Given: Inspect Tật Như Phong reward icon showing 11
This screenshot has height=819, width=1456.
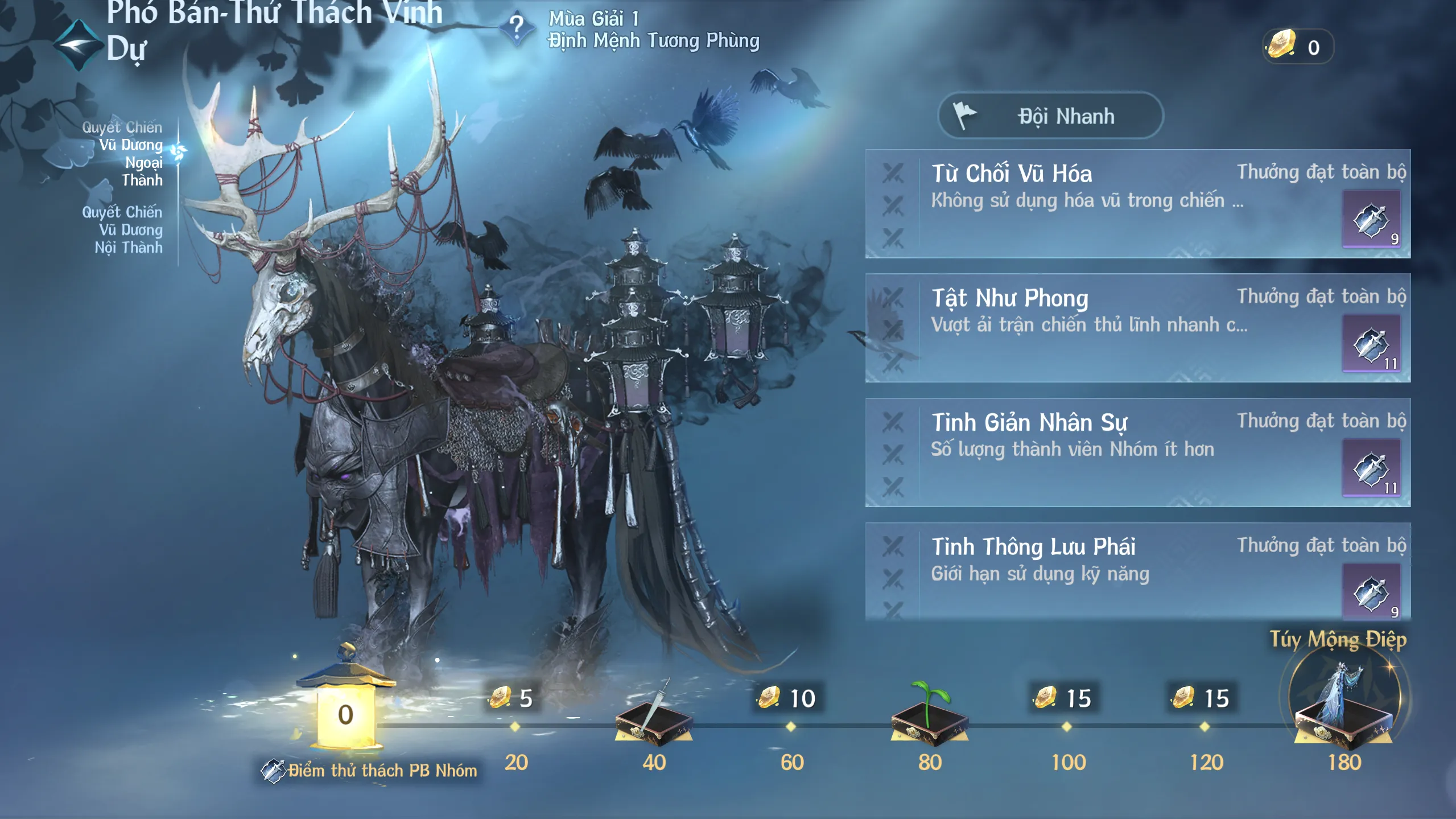Looking at the screenshot, I should pyautogui.click(x=1371, y=344).
